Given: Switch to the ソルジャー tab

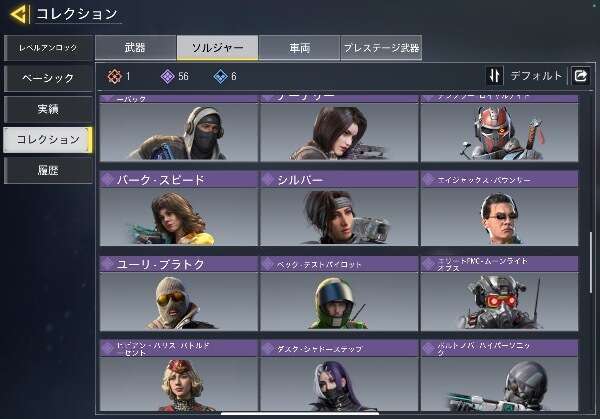Looking at the screenshot, I should 217,47.
